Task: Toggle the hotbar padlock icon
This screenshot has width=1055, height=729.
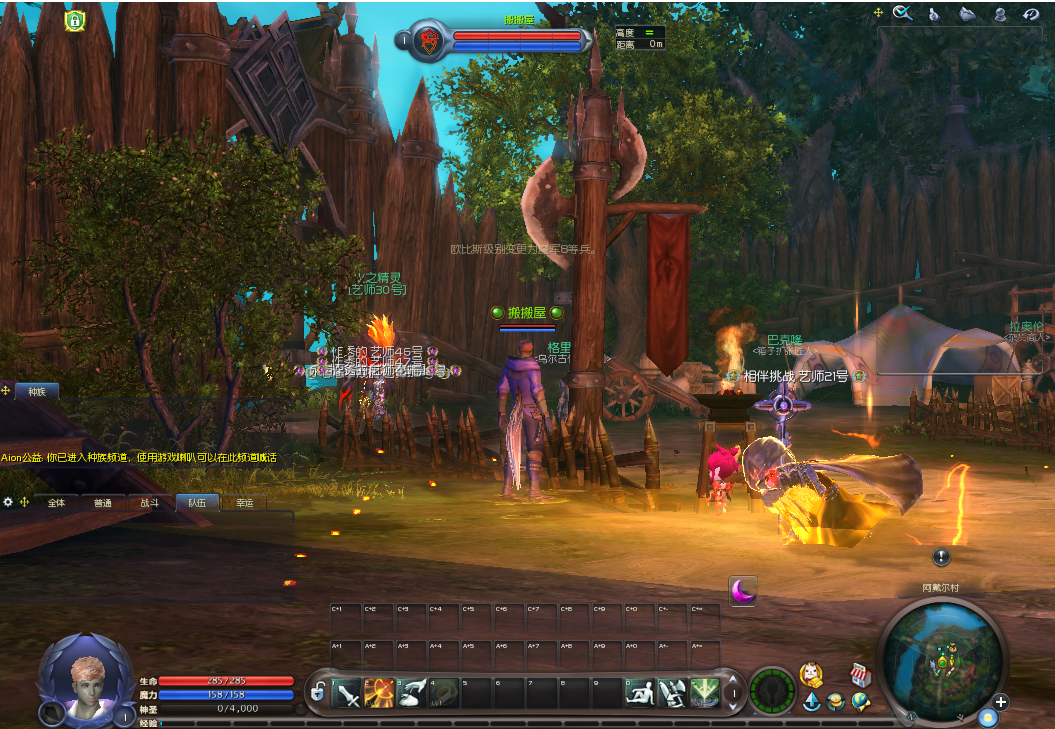Action: [317, 691]
